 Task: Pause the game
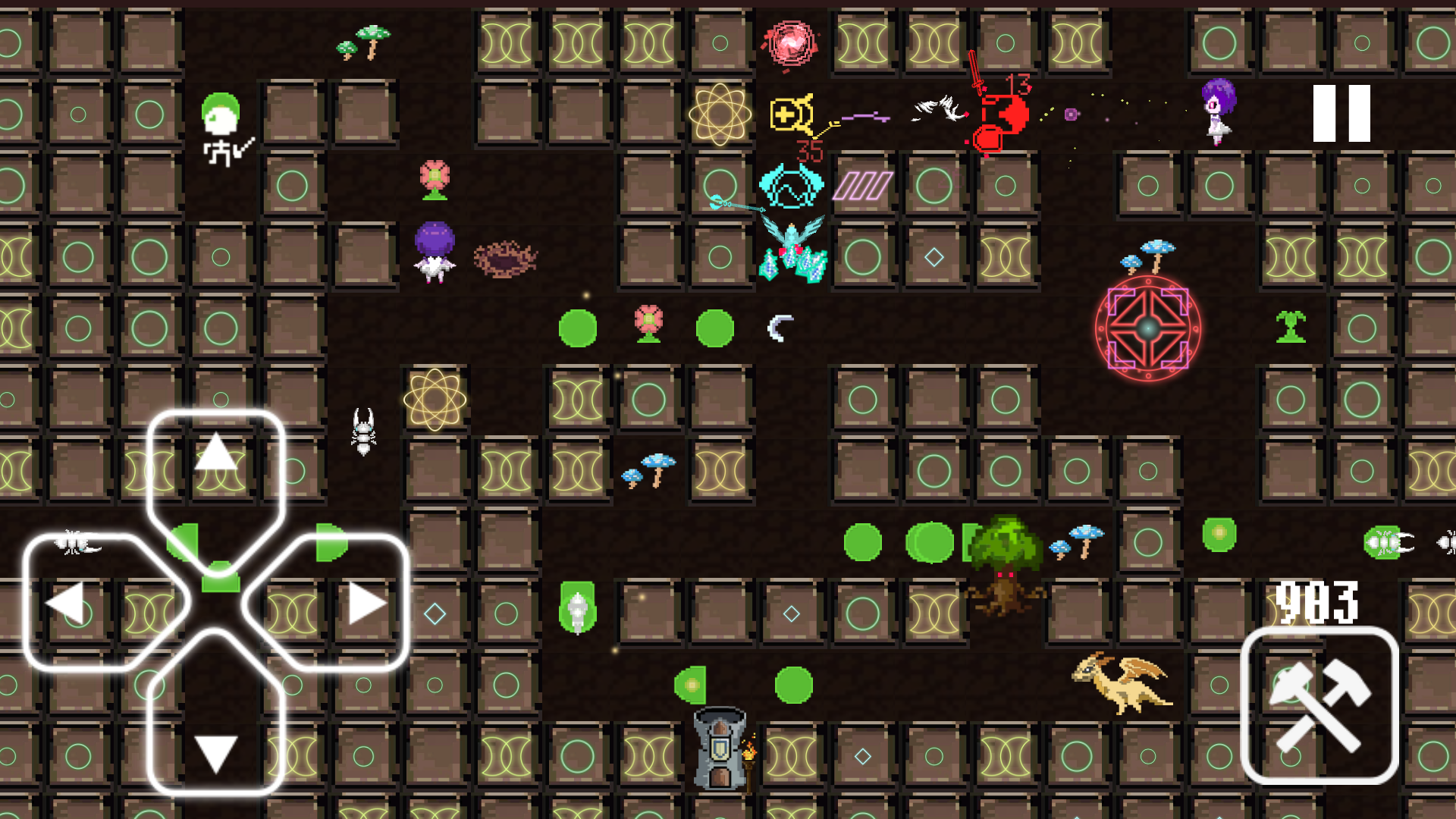(x=1341, y=114)
